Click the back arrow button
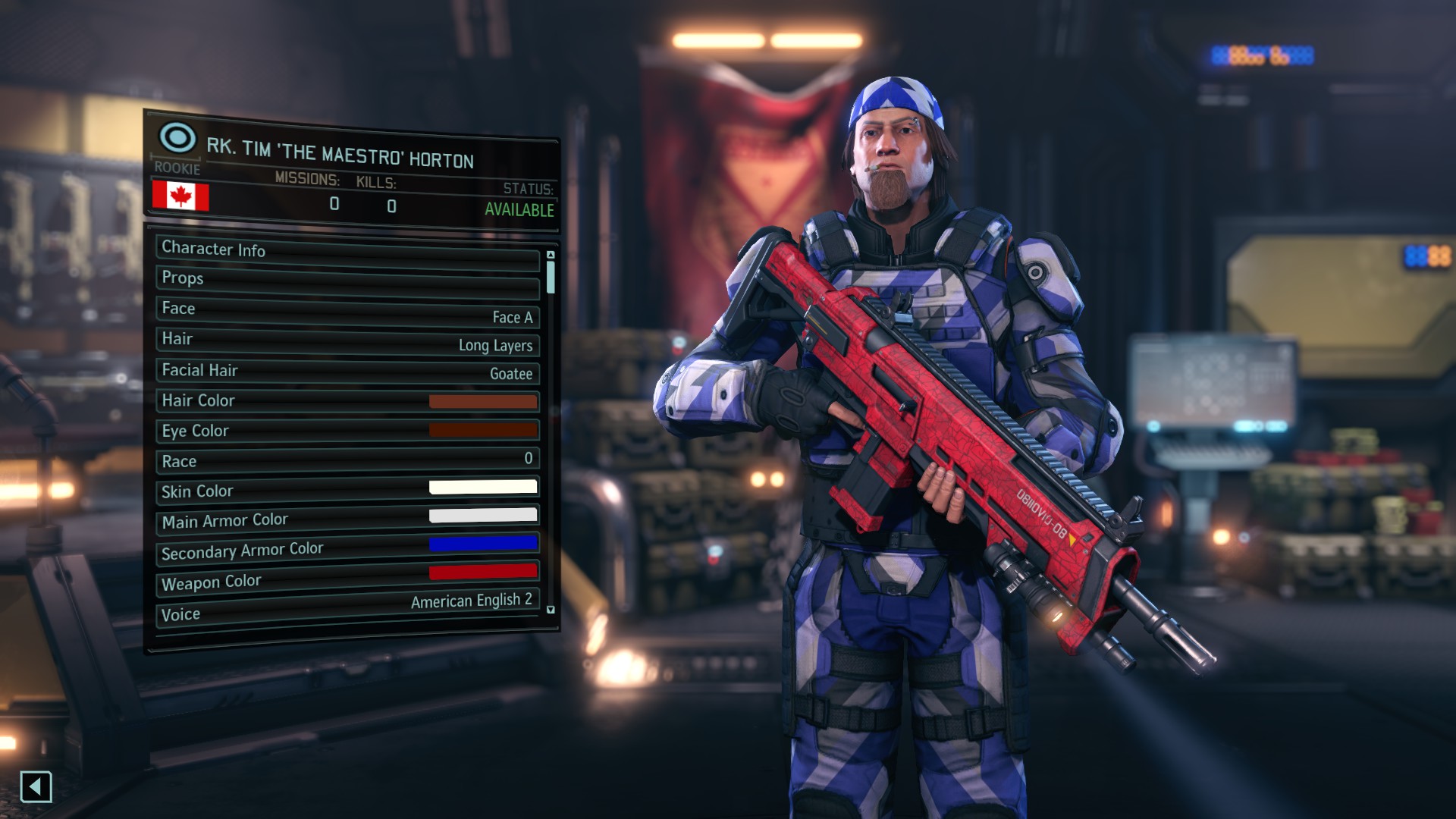1456x819 pixels. point(36,786)
